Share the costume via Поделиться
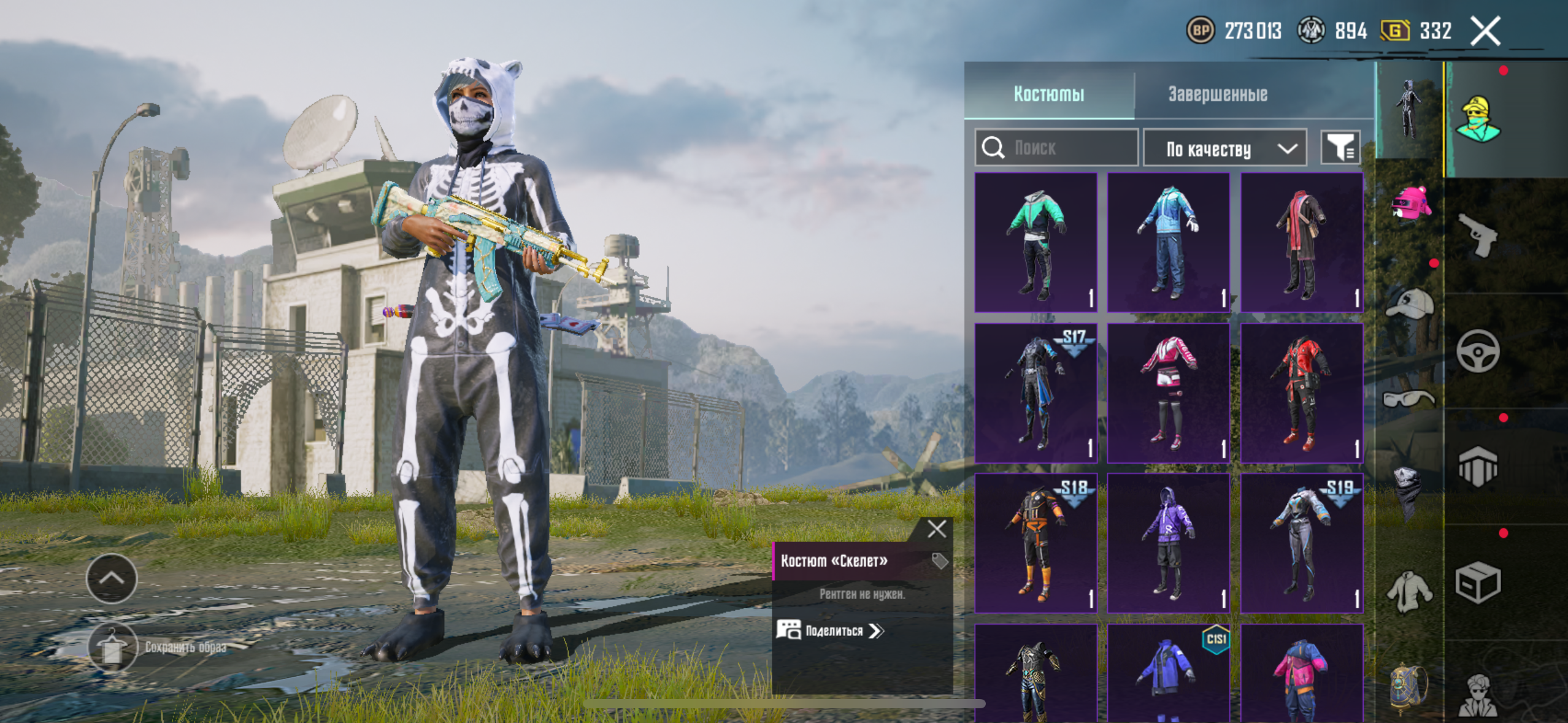This screenshot has height=723, width=1568. pyautogui.click(x=831, y=630)
